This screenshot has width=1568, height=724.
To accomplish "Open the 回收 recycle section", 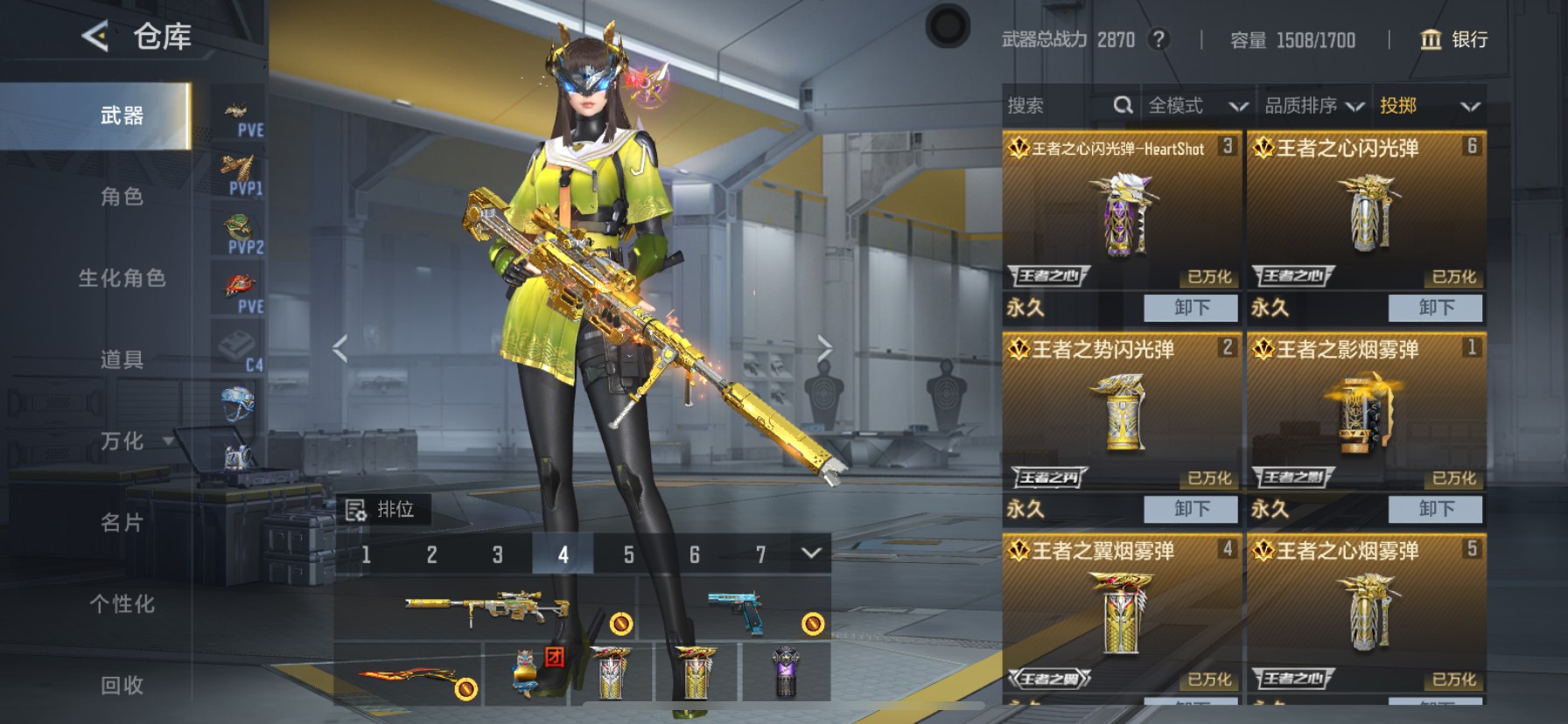I will coord(122,686).
